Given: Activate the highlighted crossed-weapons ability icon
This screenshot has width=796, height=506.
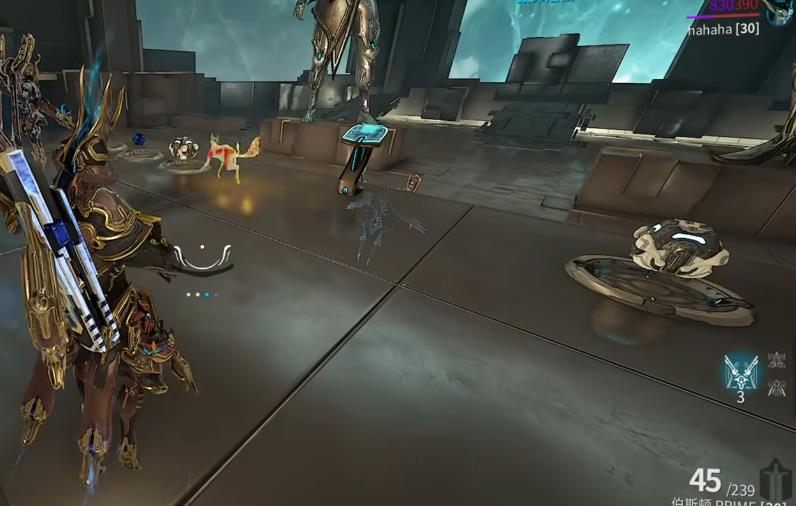Looking at the screenshot, I should pyautogui.click(x=741, y=371).
